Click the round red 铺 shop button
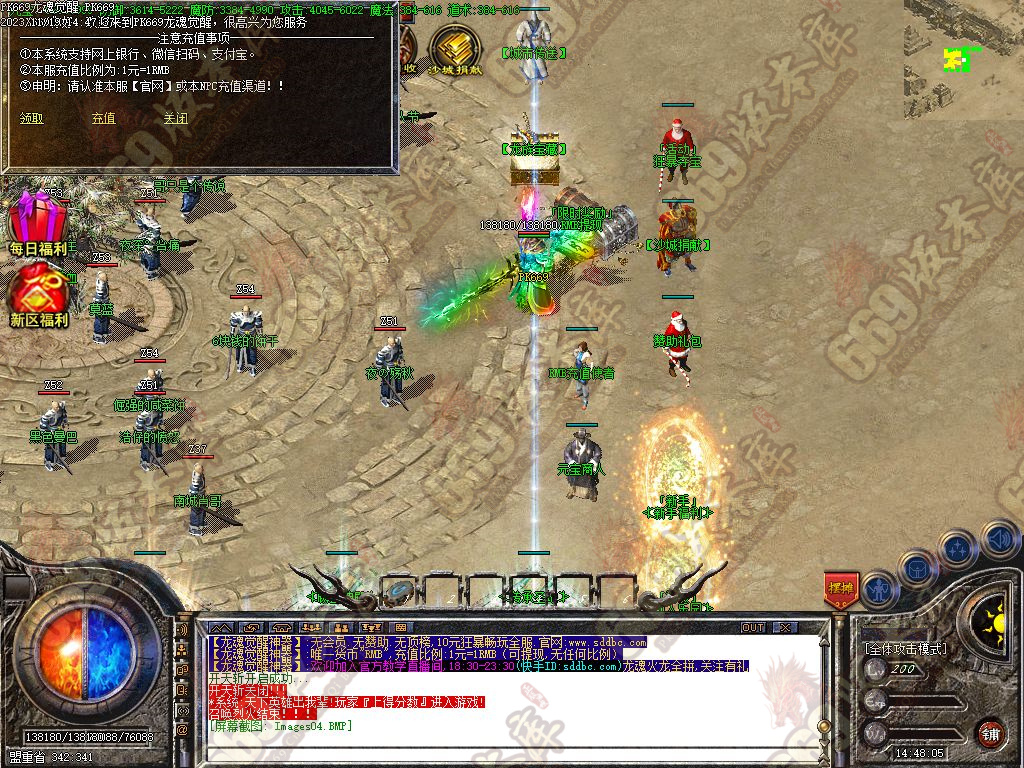The image size is (1024, 768). 989,733
